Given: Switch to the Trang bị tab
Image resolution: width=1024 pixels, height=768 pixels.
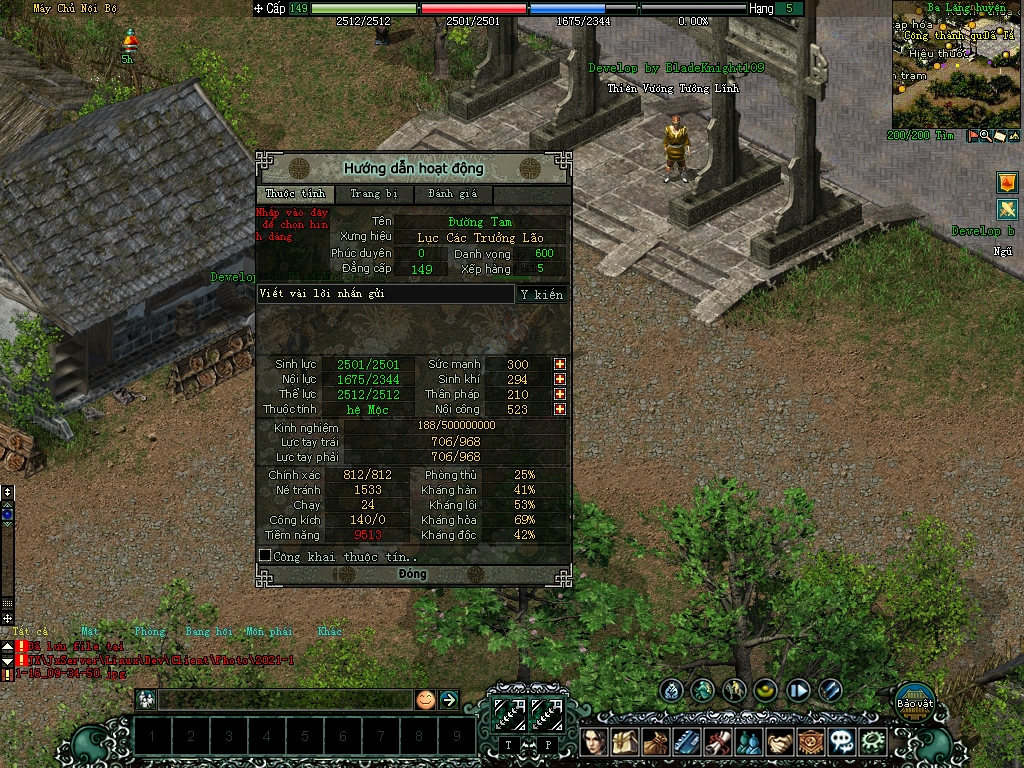Looking at the screenshot, I should pyautogui.click(x=374, y=194).
